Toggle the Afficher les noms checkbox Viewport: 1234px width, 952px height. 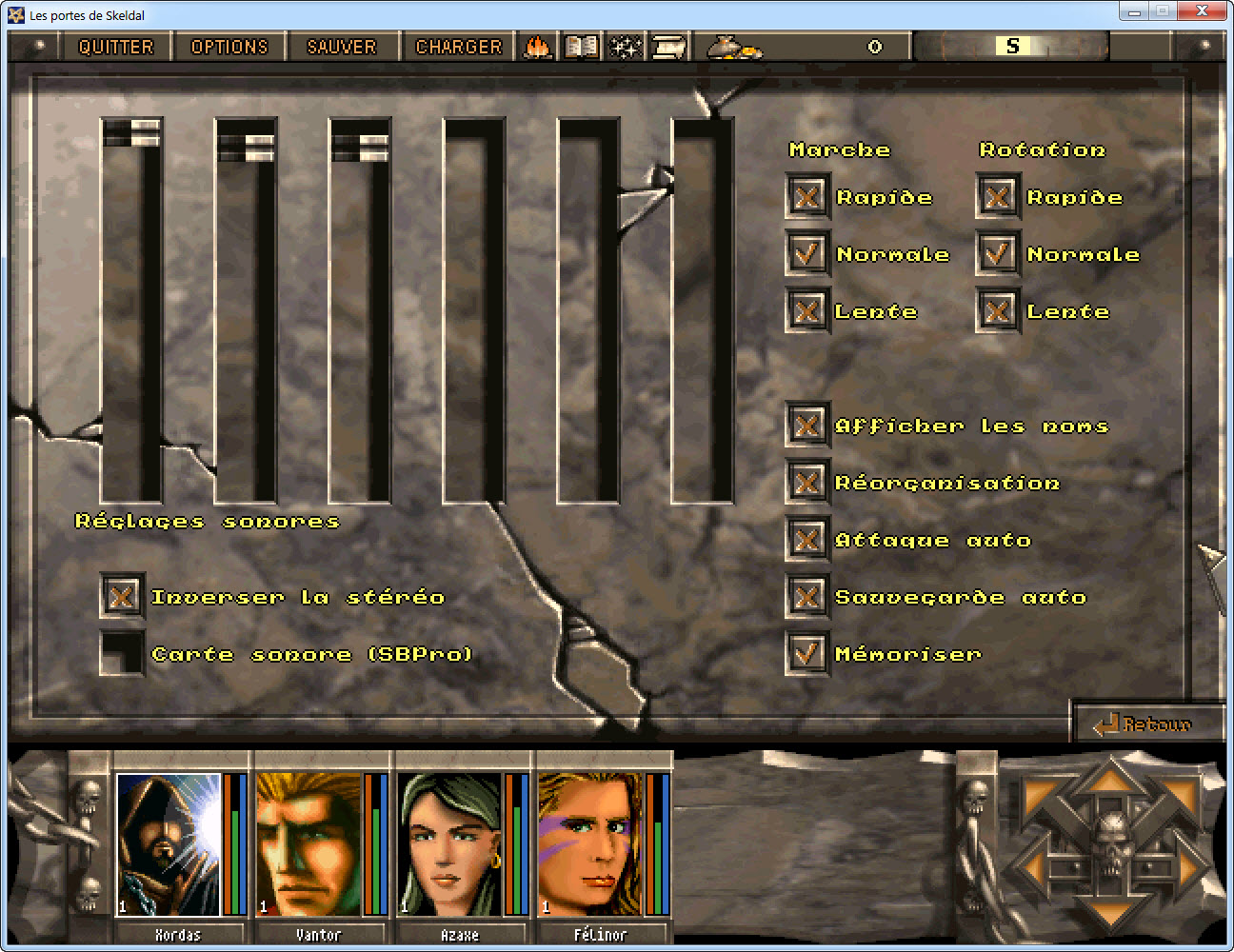pos(807,426)
